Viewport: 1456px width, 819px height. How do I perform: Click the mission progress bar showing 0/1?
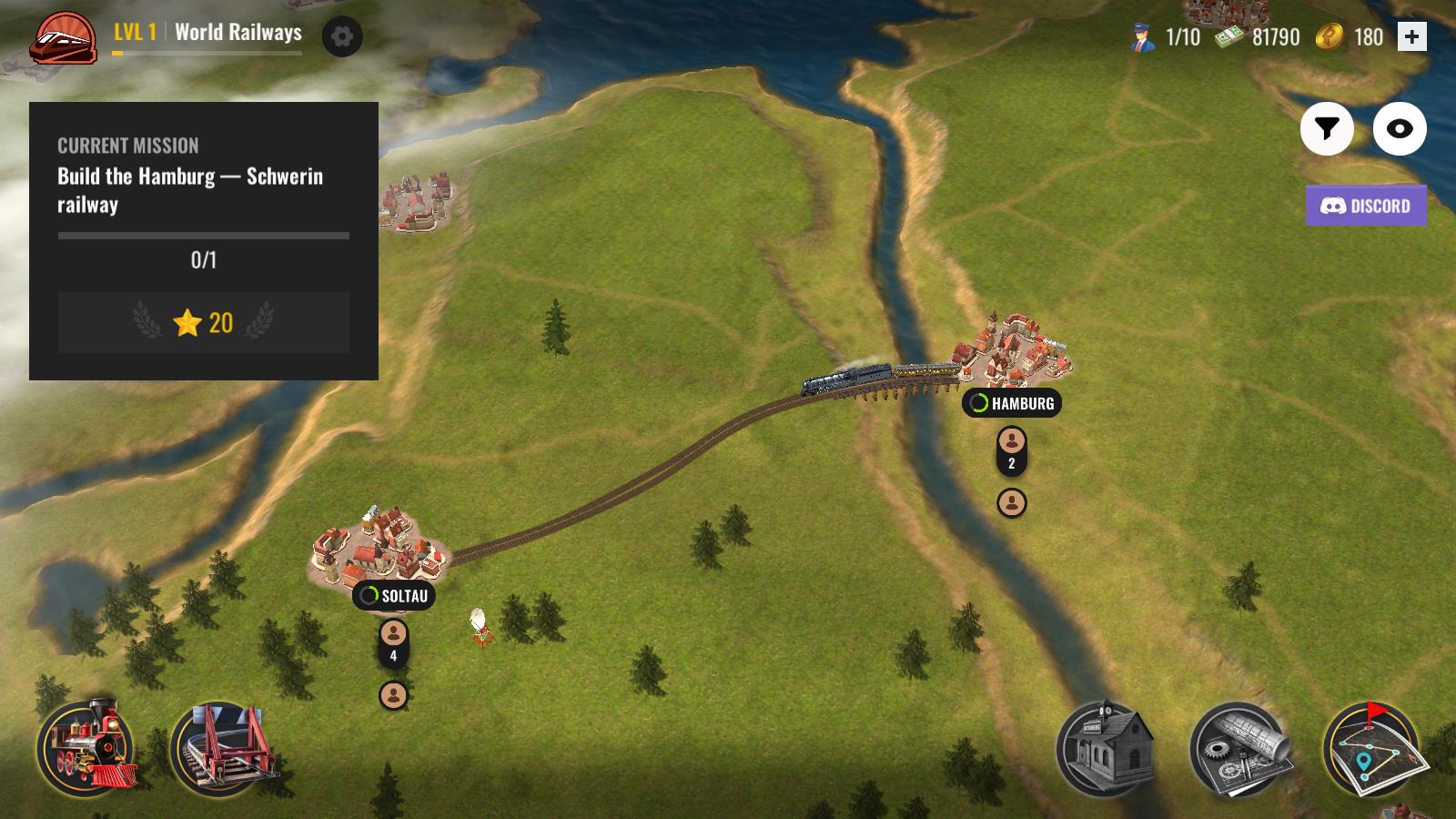(205, 246)
